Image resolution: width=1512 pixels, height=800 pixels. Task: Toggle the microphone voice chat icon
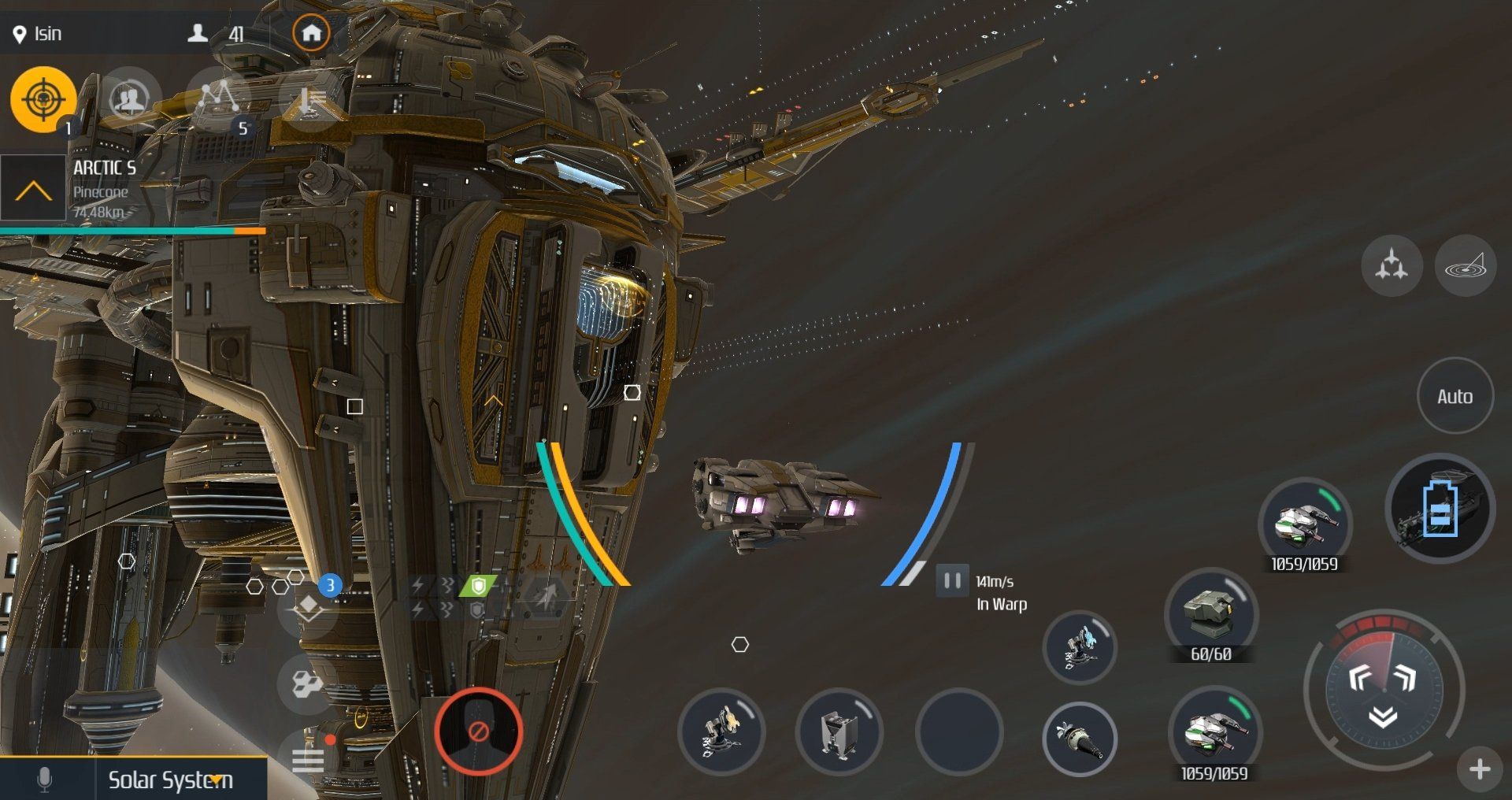point(45,780)
